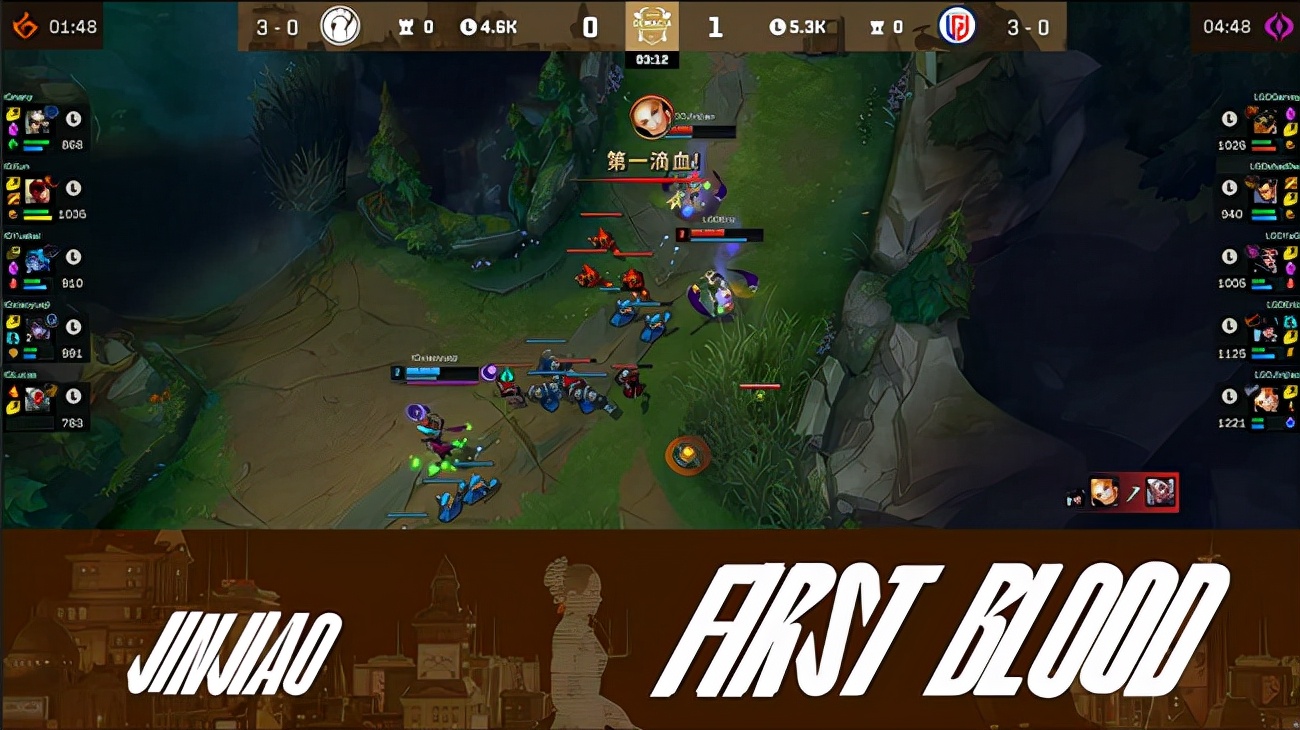Viewport: 1300px width, 730px height.
Task: Click the IG team logo in the scoreboard
Action: (337, 26)
